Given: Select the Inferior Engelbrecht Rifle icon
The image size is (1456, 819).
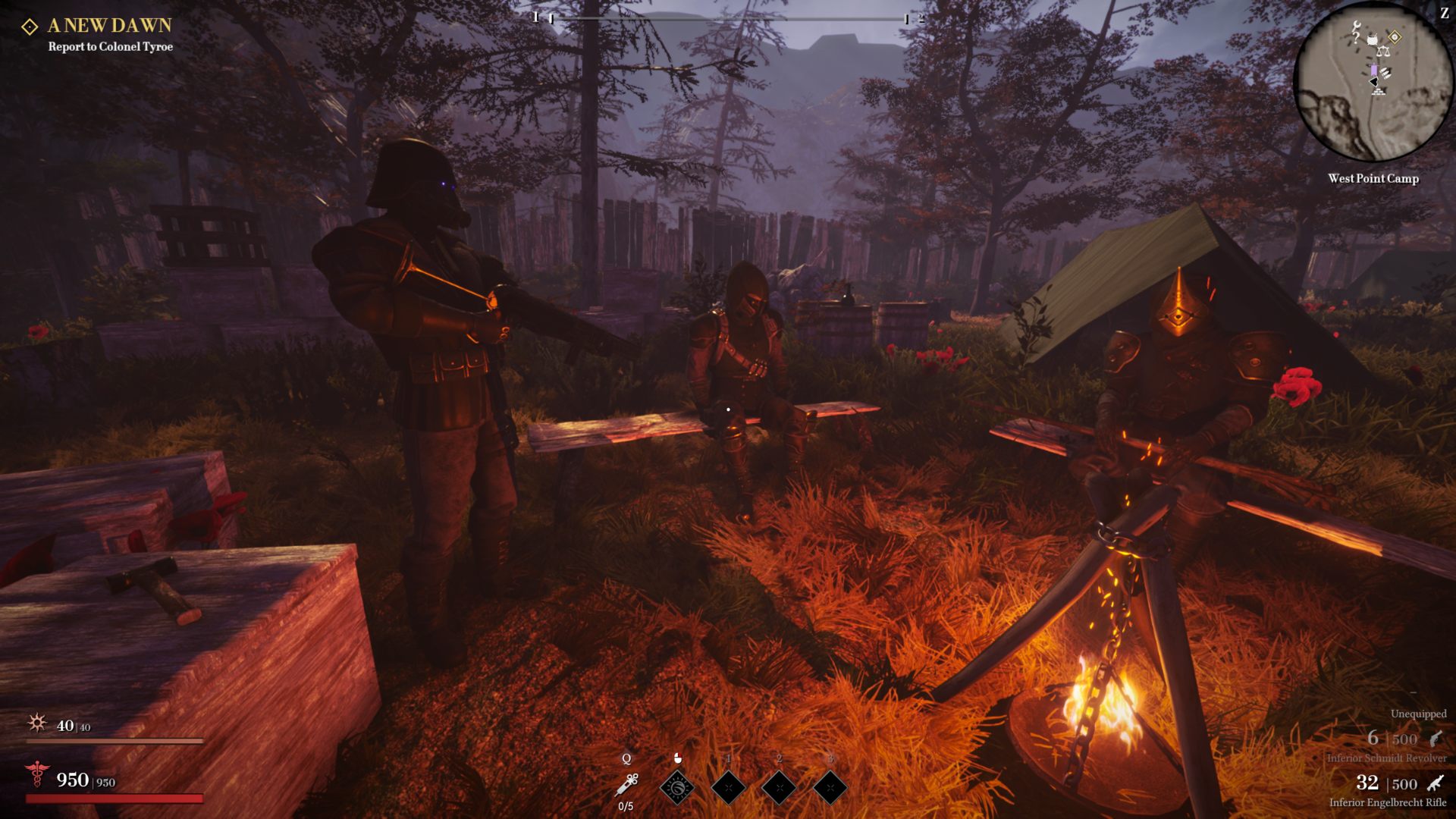Looking at the screenshot, I should tap(1435, 783).
